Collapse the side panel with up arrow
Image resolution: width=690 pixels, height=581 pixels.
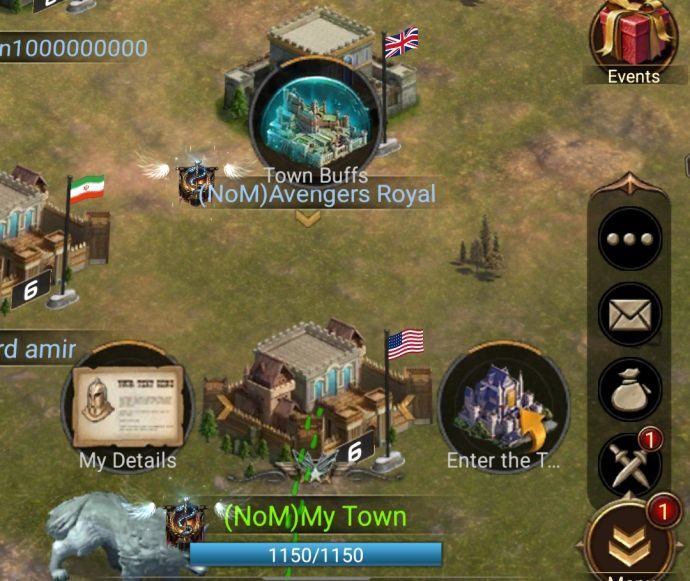(631, 183)
